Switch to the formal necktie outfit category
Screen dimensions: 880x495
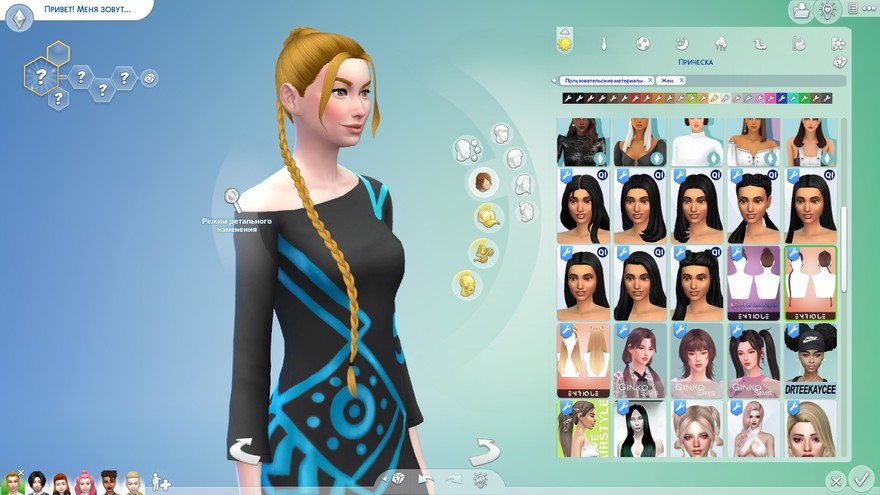point(604,44)
